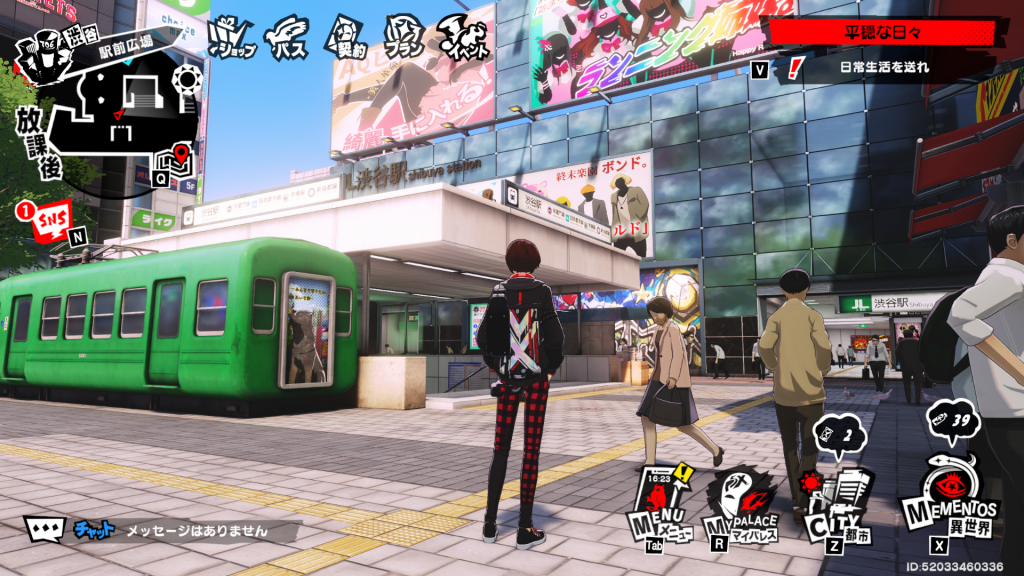
Task: Open the プラン (Plan) icon
Action: coord(404,36)
